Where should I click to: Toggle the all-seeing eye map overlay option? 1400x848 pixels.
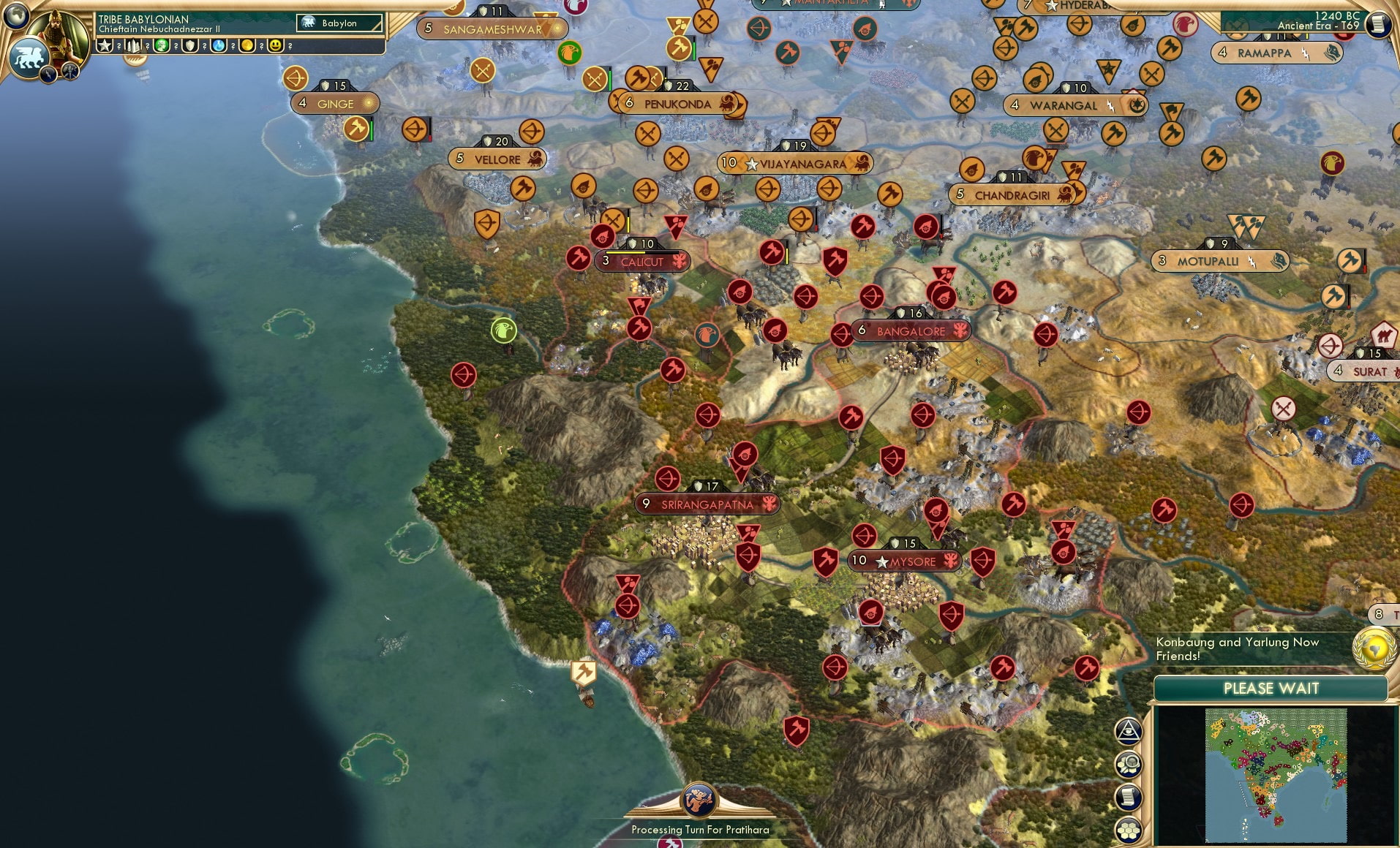[1128, 730]
